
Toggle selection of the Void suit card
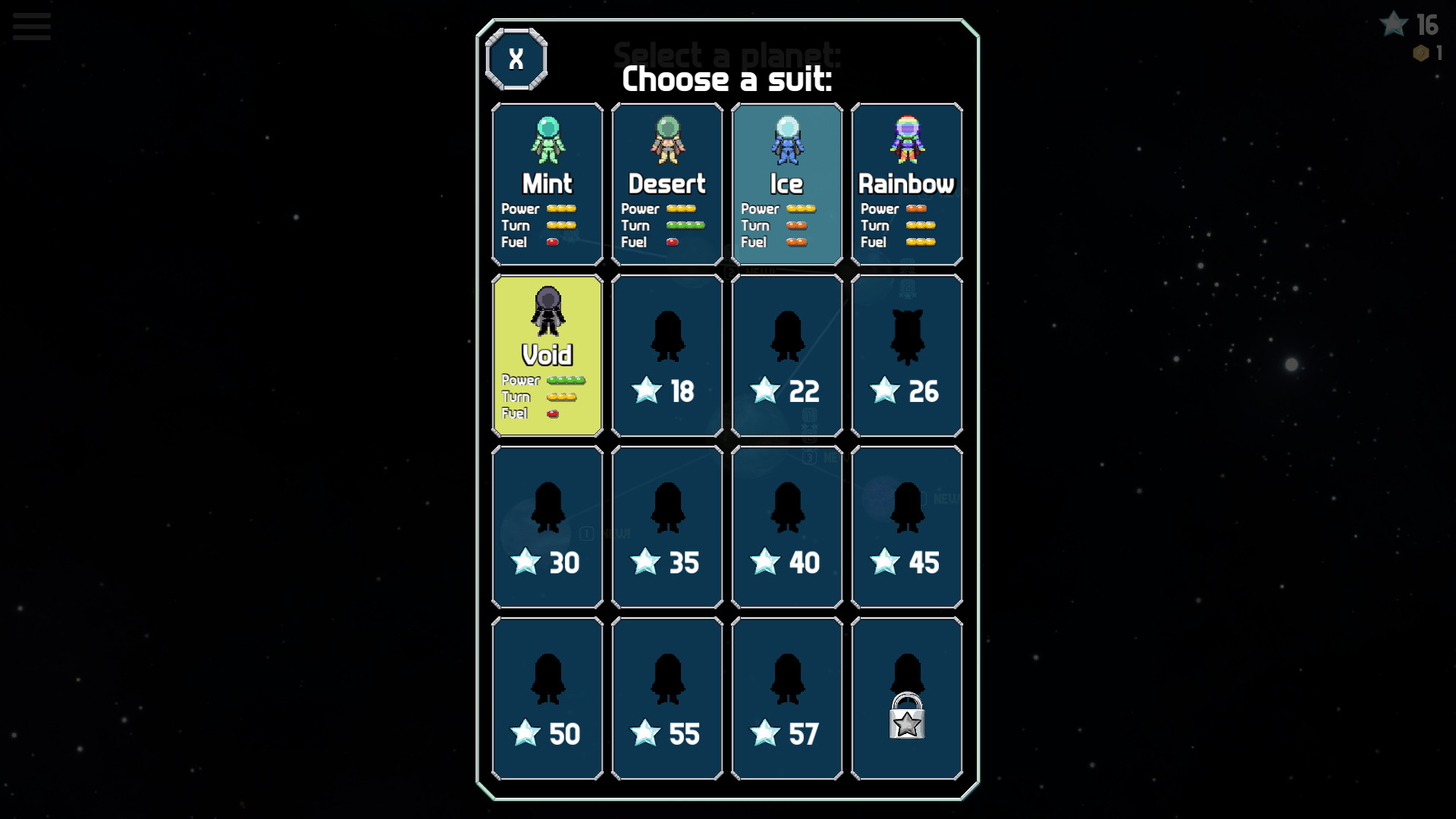548,355
